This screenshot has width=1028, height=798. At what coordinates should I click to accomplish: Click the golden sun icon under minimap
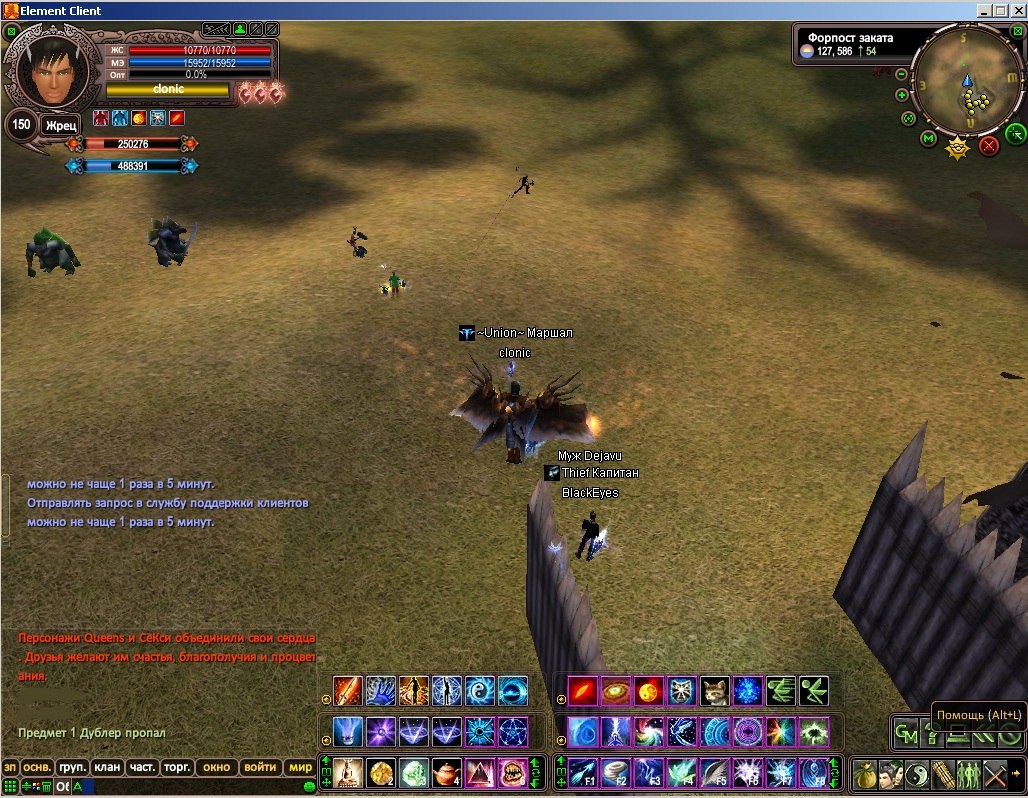(x=958, y=149)
